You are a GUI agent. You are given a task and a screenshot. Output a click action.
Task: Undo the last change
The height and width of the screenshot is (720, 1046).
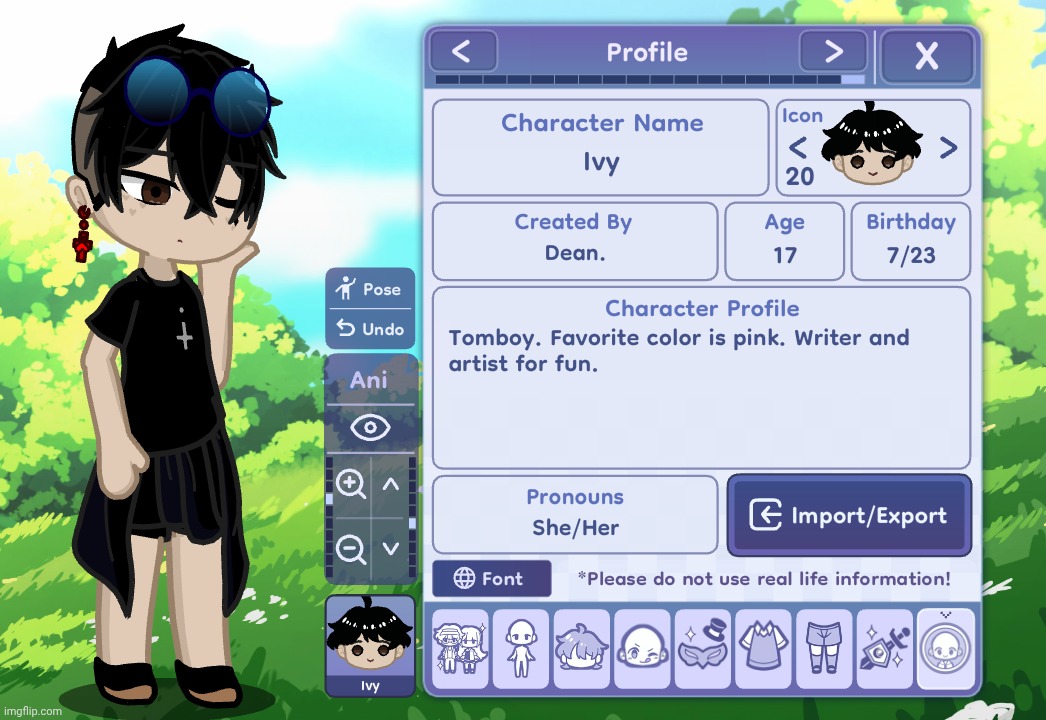[370, 329]
